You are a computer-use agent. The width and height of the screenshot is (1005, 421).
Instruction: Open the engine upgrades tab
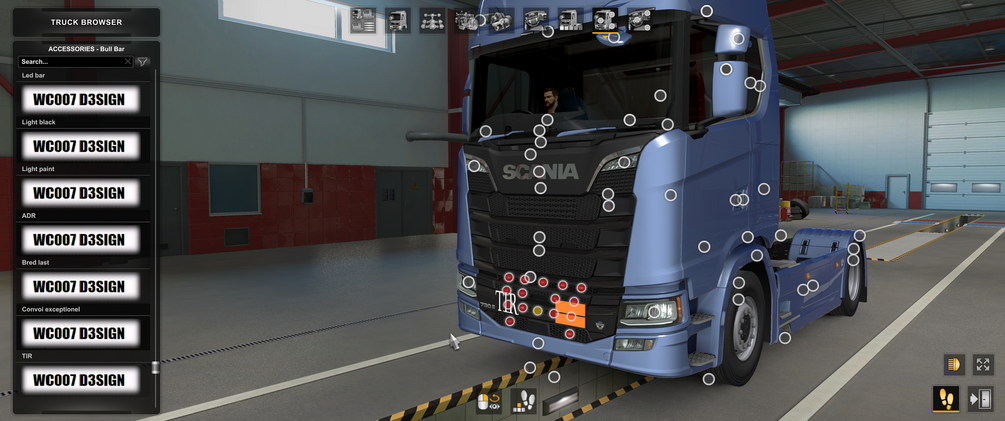click(467, 20)
